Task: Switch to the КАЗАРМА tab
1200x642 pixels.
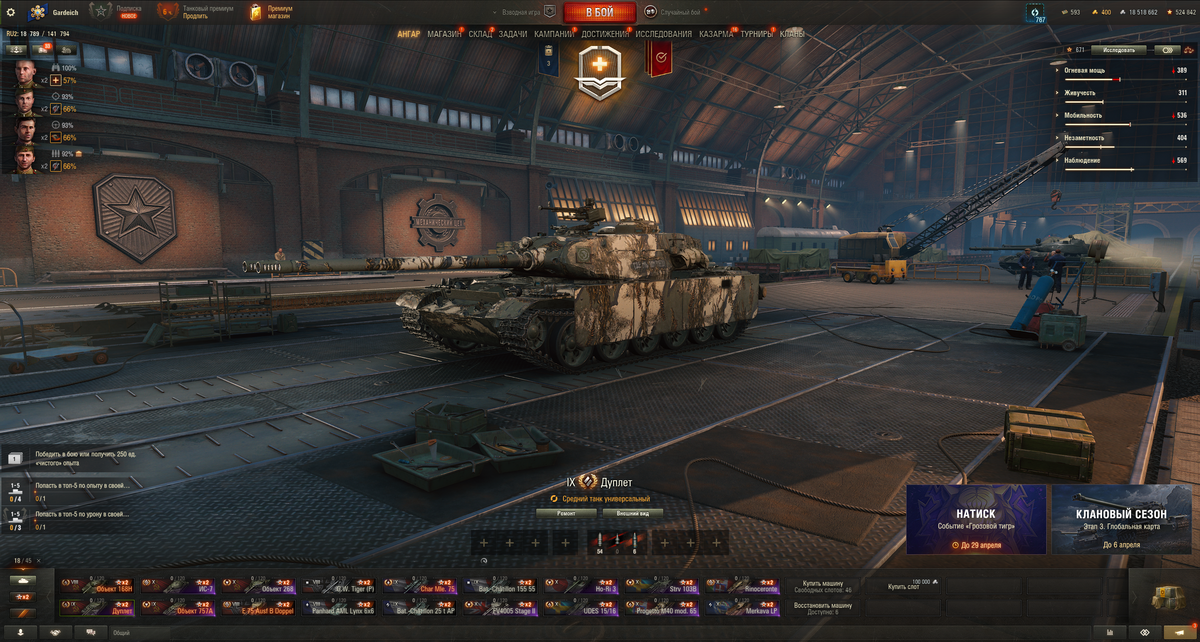Action: 716,34
